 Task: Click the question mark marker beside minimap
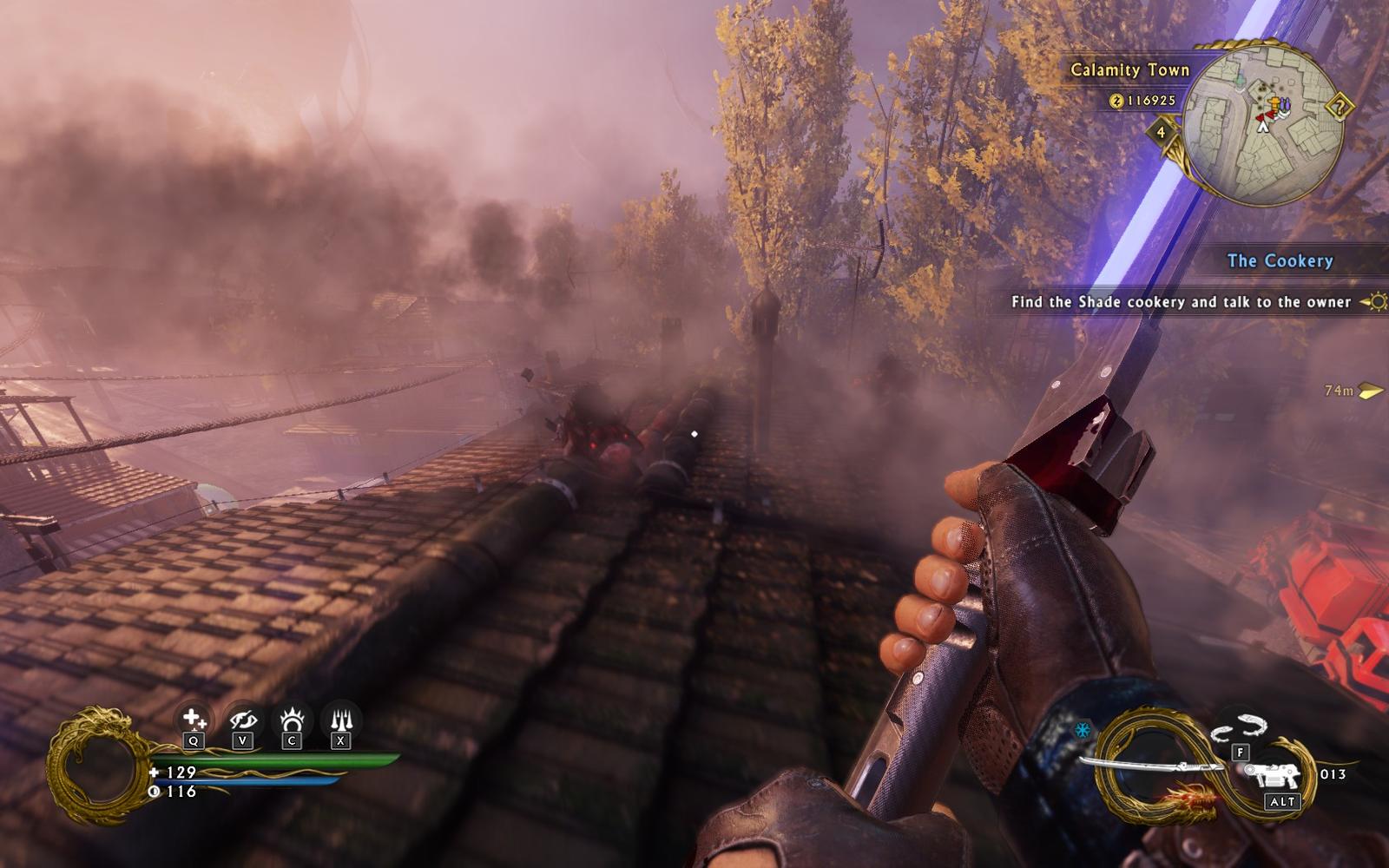(x=1340, y=108)
